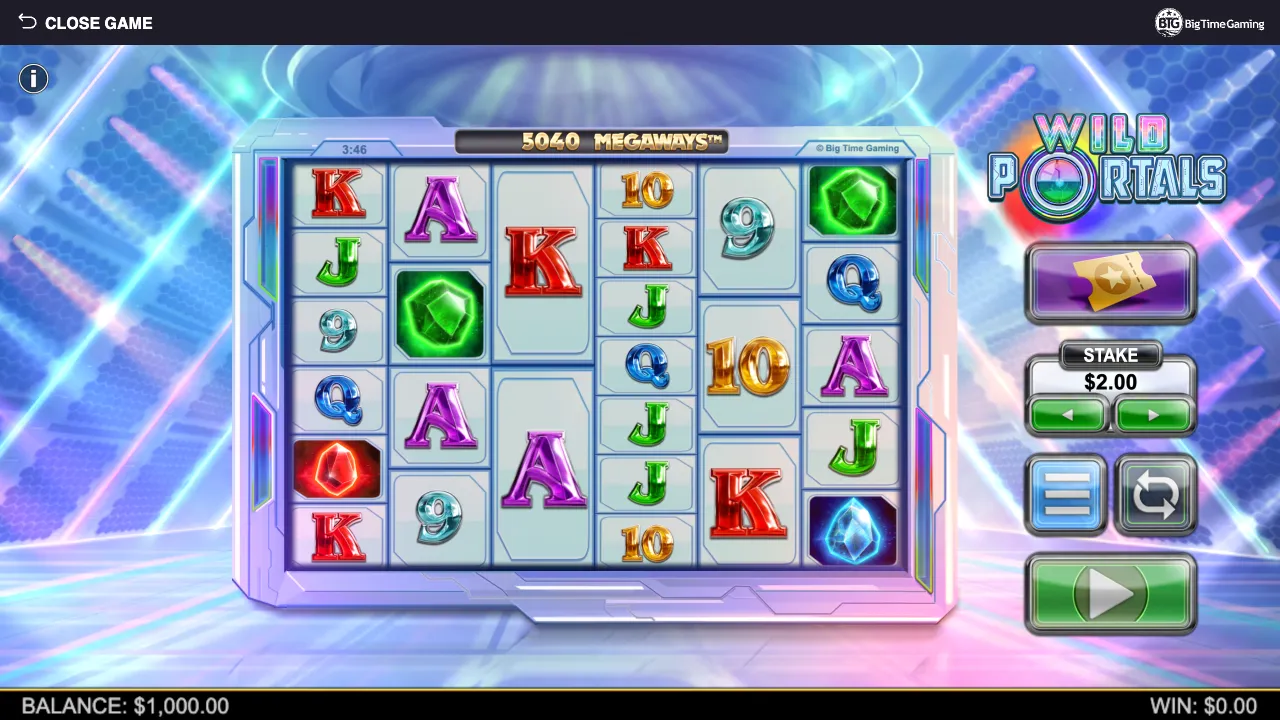
Task: Decrease the stake with the left arrow
Action: tap(1068, 415)
